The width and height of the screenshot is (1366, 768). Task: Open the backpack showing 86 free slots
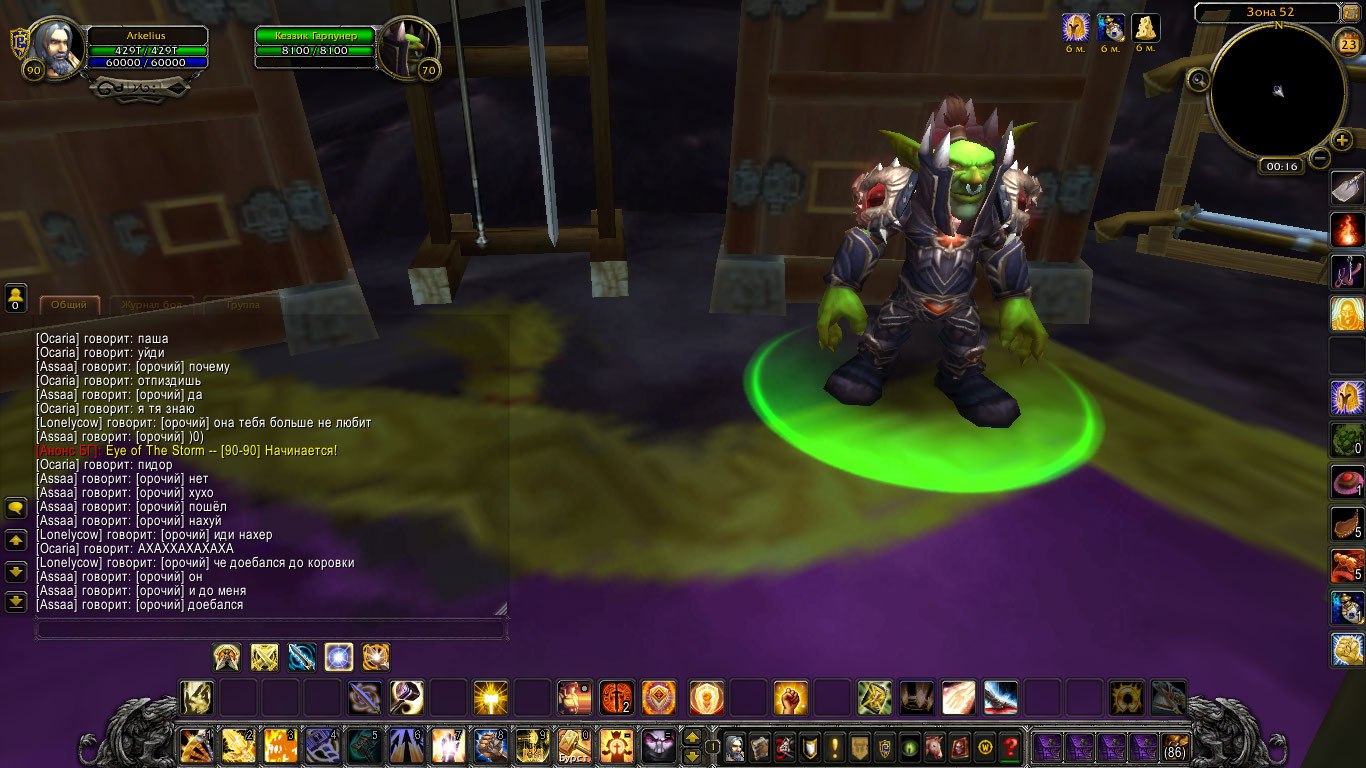(1174, 747)
